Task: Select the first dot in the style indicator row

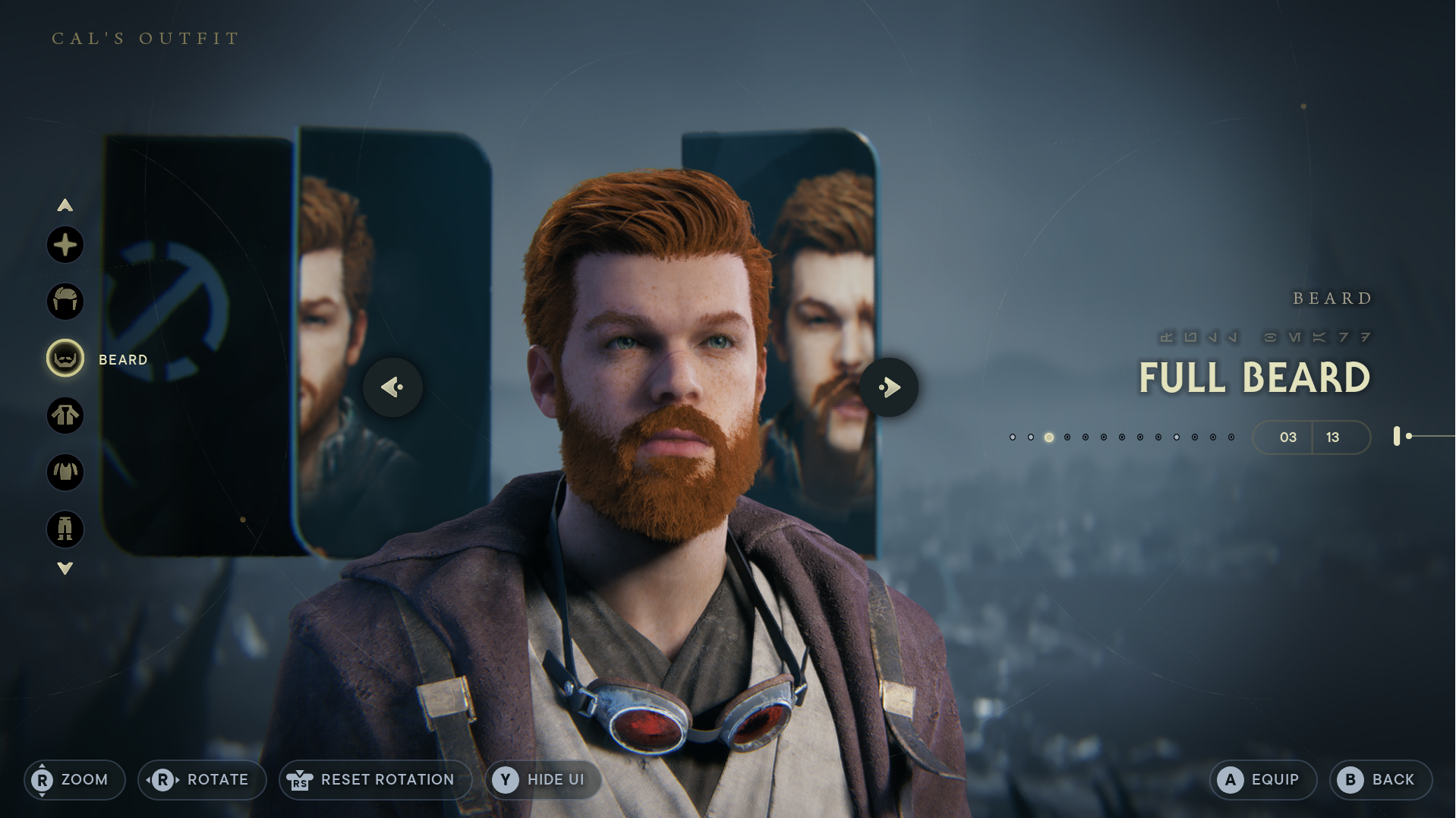Action: point(1012,437)
